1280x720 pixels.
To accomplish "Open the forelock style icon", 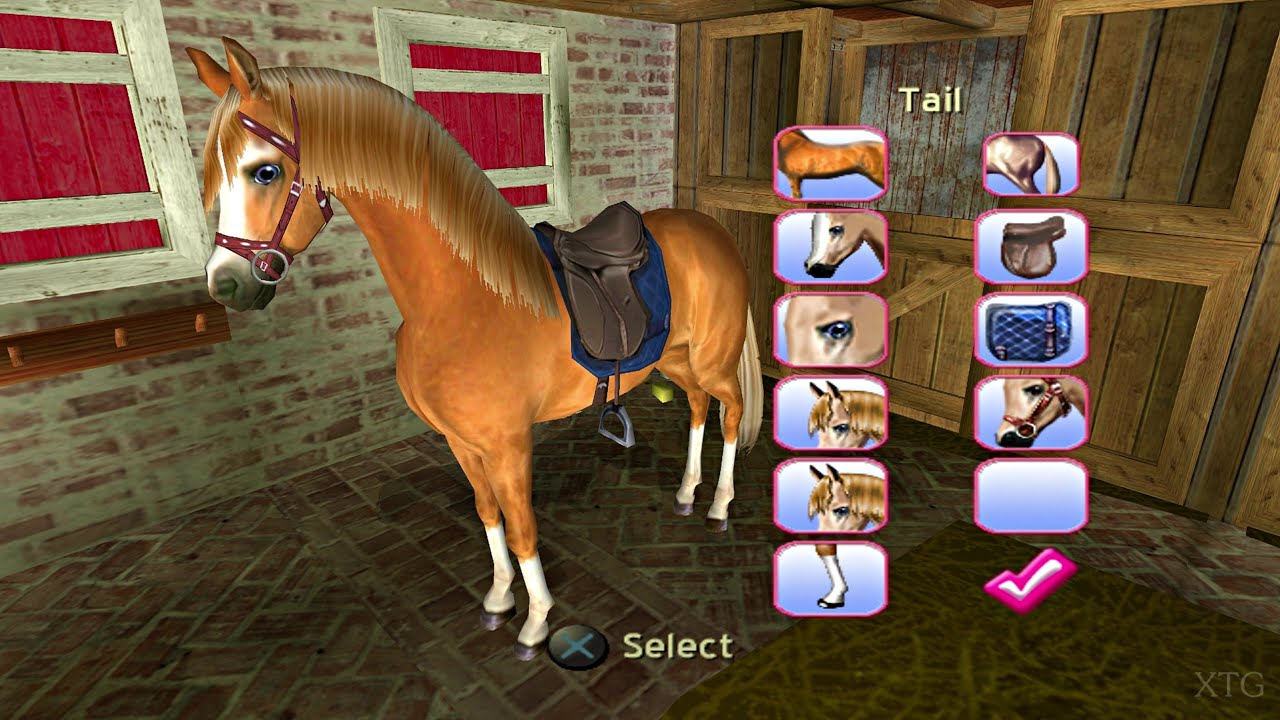I will point(832,412).
